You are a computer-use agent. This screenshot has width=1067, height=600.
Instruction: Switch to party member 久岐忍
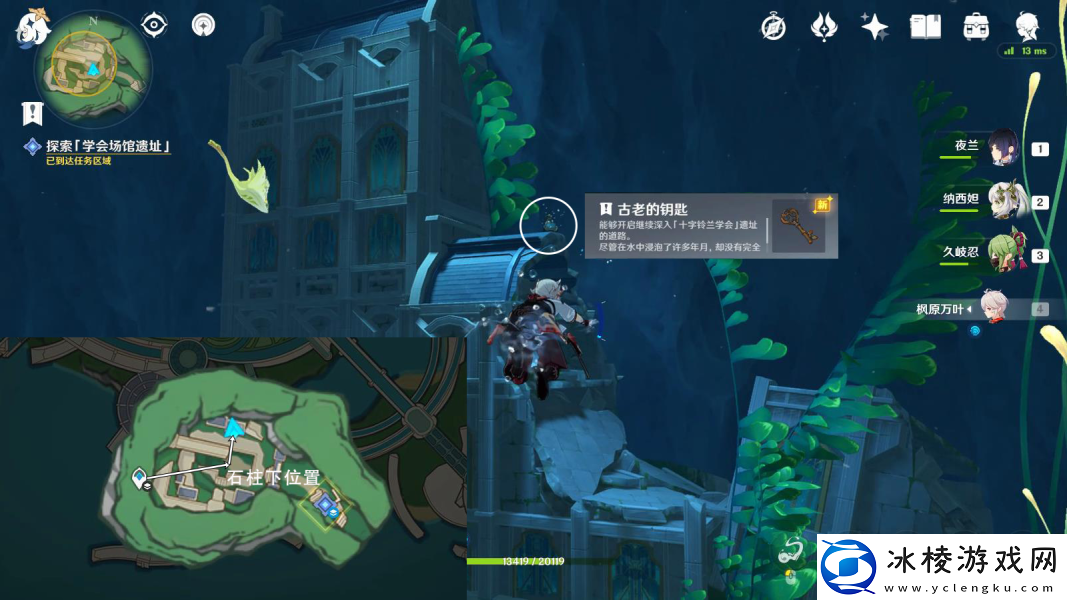[1002, 255]
